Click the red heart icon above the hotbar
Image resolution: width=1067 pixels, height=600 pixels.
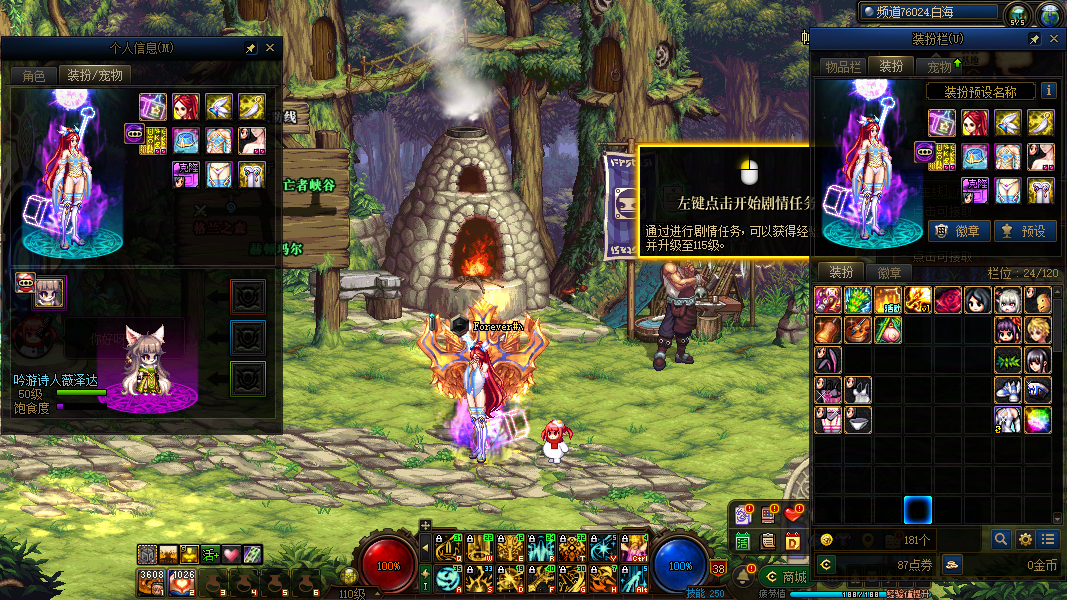pyautogui.click(x=793, y=515)
